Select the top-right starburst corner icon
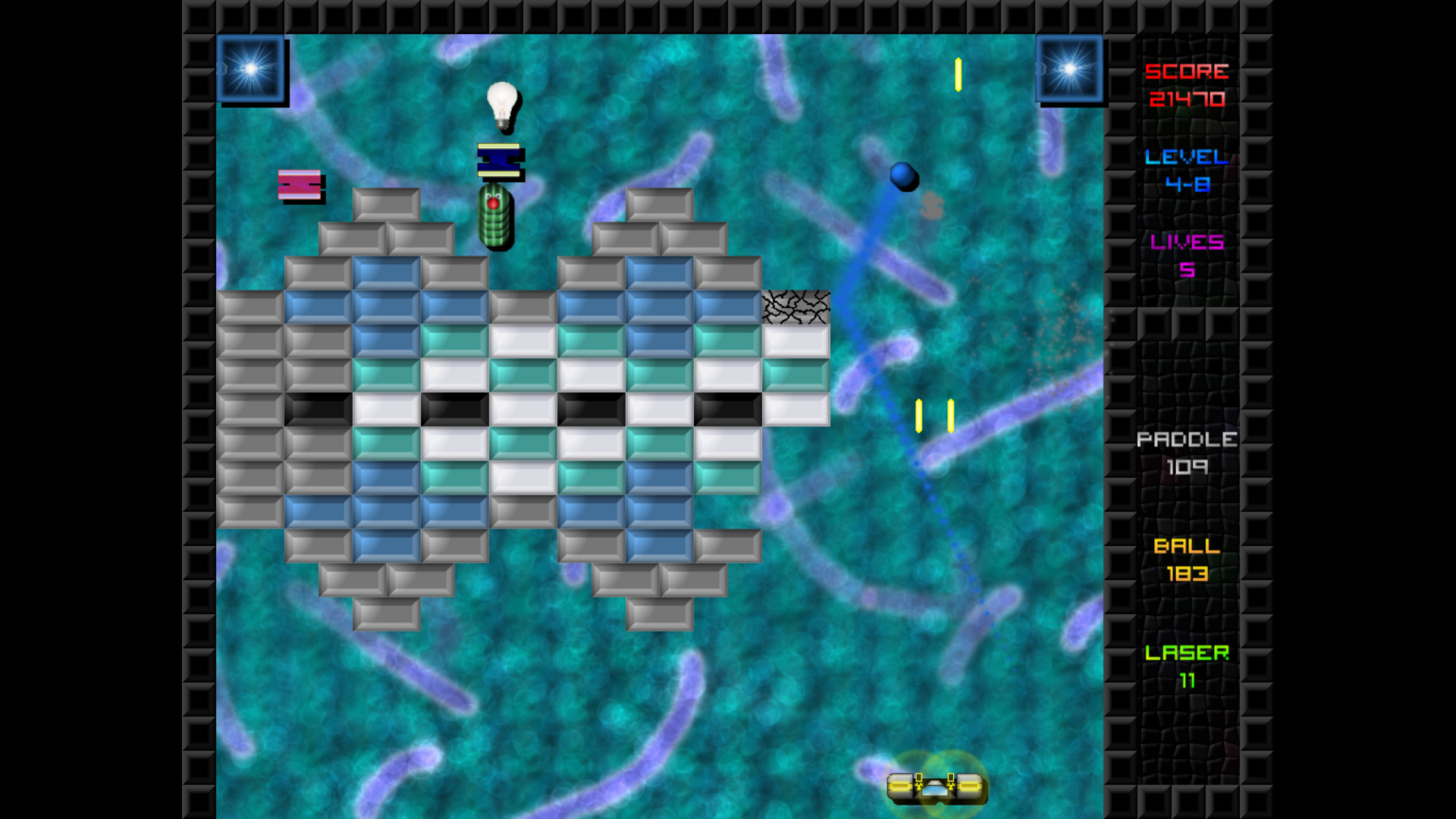This screenshot has height=819, width=1456. tap(1070, 70)
